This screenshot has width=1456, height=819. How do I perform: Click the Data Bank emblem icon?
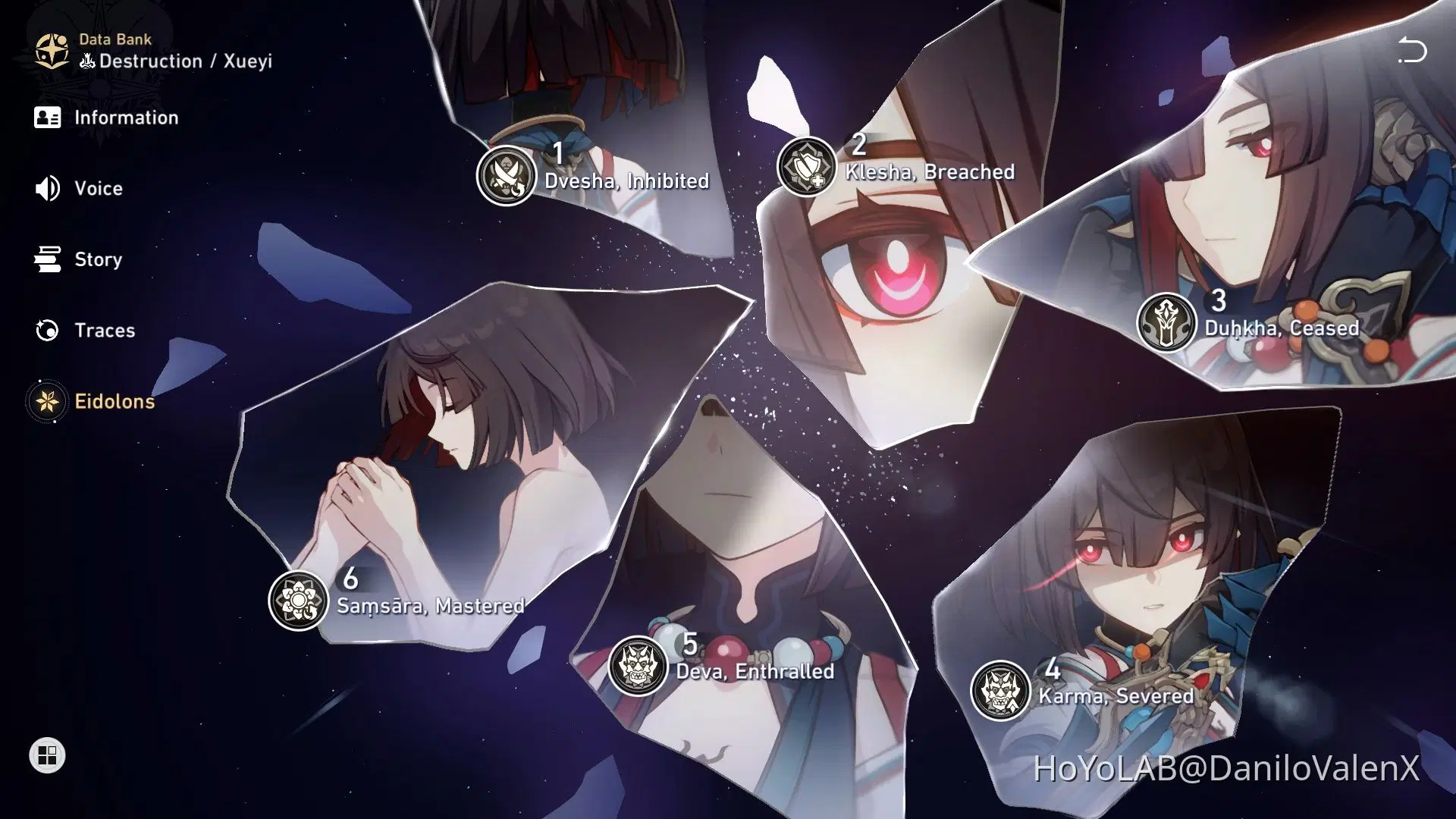click(x=51, y=49)
